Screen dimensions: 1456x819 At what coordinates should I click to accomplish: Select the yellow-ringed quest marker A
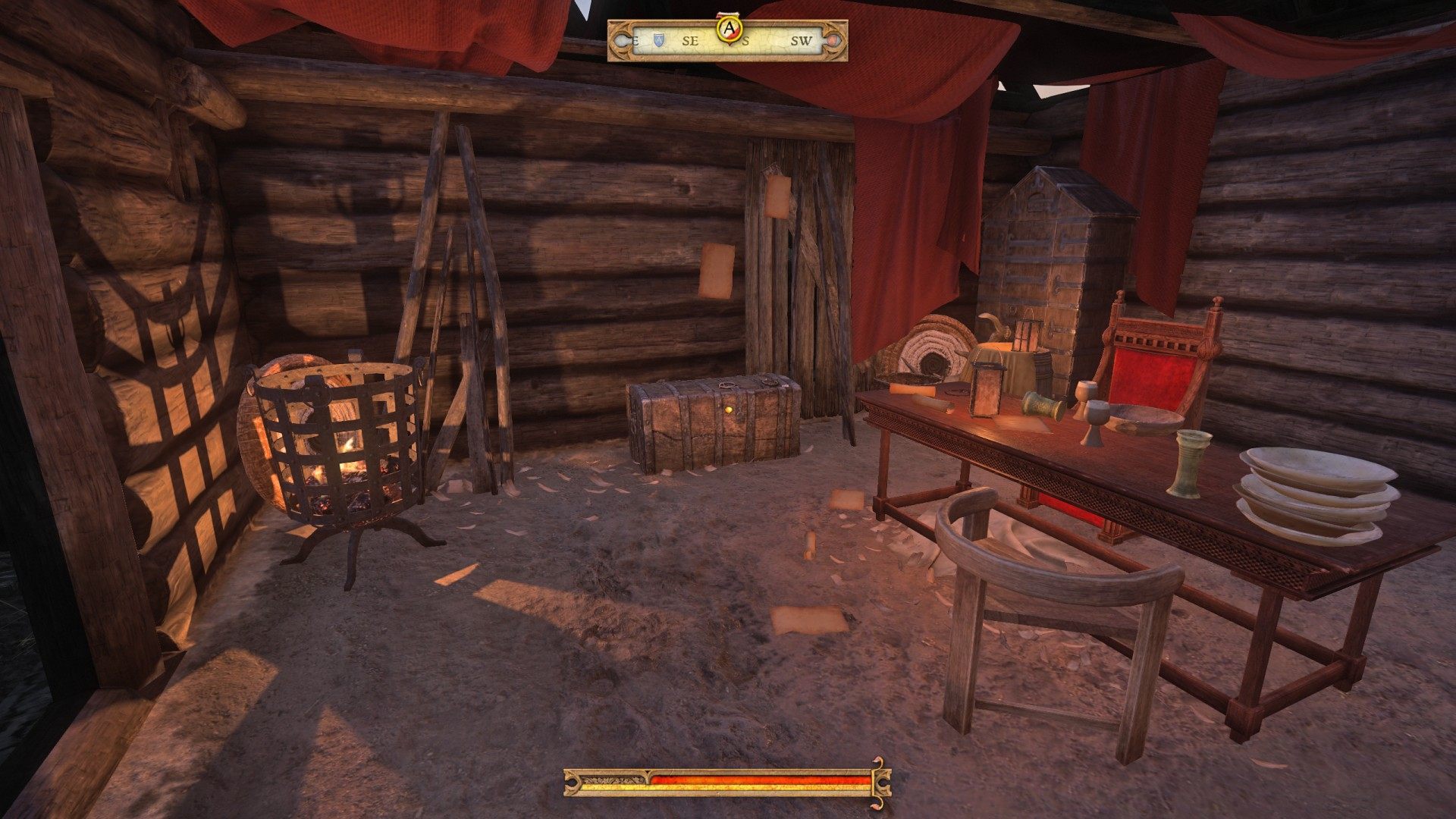pos(730,29)
